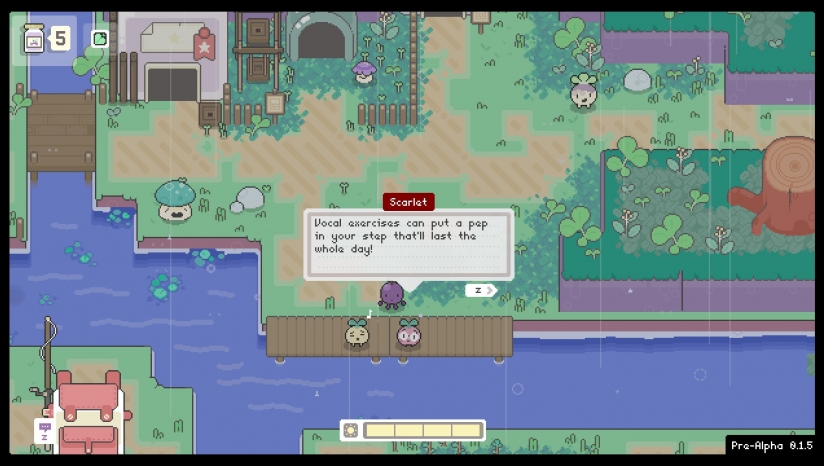Select the green leaf status icon
This screenshot has width=824, height=466.
click(x=99, y=39)
